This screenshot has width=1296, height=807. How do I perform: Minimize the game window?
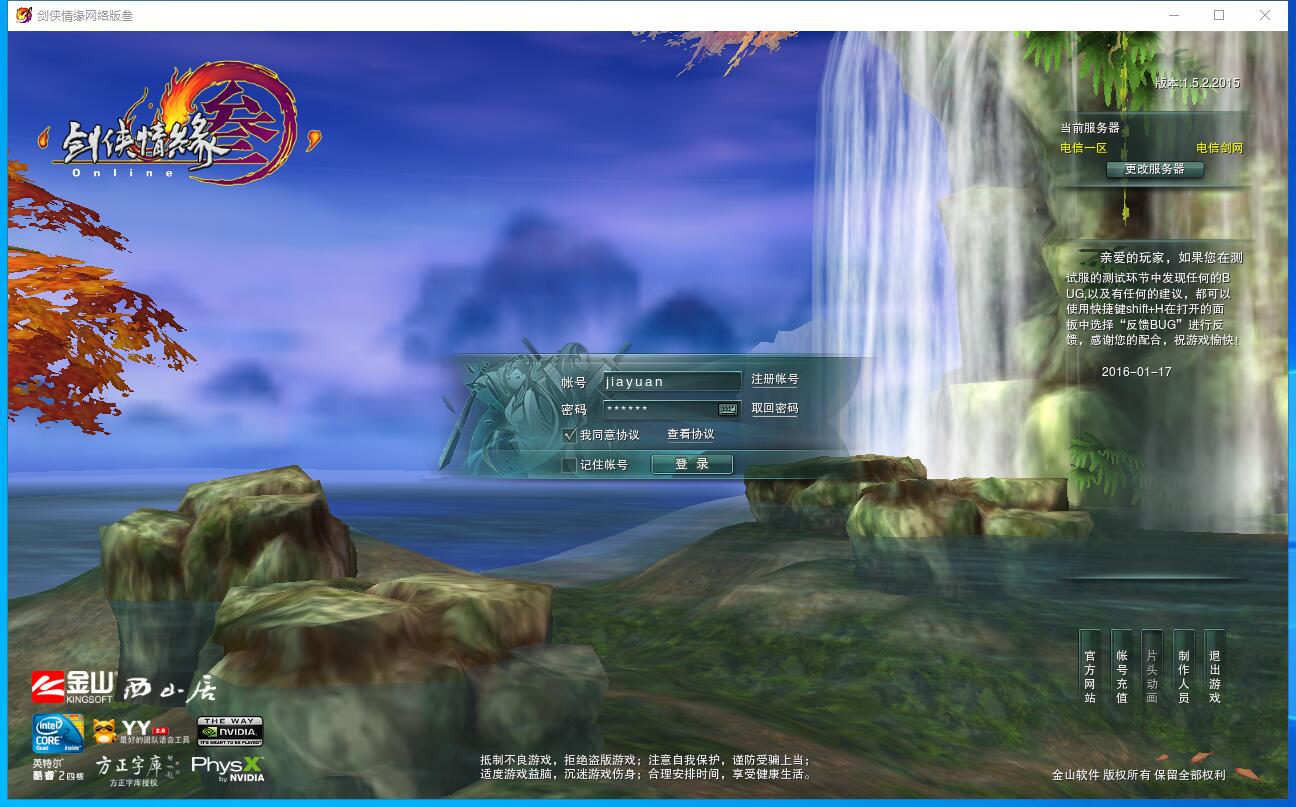click(1173, 15)
